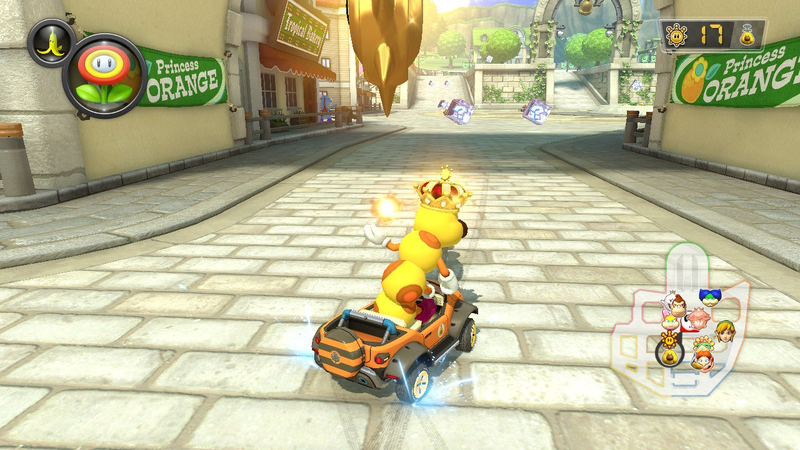Select the banana reserve item slot
Screen dimensions: 800x450
pyautogui.click(x=50, y=42)
